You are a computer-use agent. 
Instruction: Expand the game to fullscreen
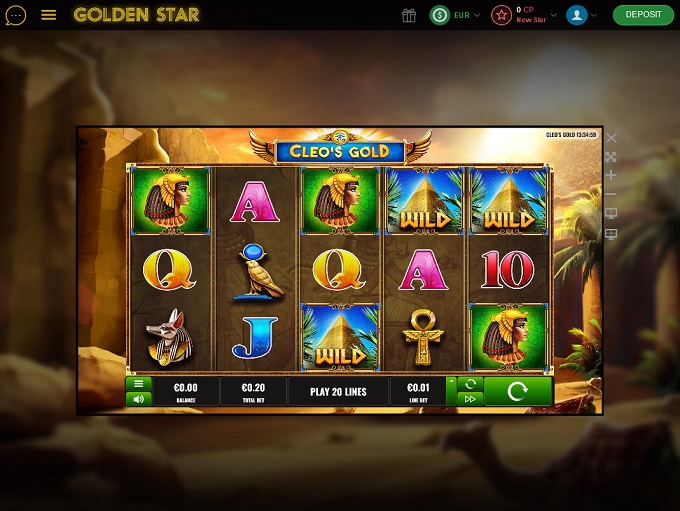pos(612,157)
